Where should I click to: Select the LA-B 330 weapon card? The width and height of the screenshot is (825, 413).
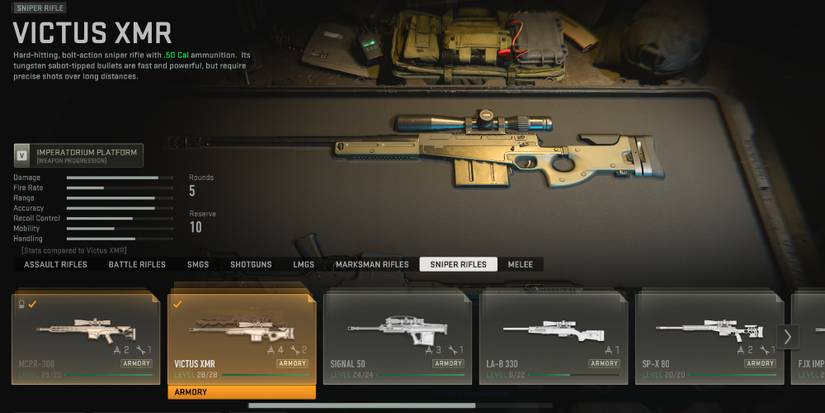[x=554, y=338]
